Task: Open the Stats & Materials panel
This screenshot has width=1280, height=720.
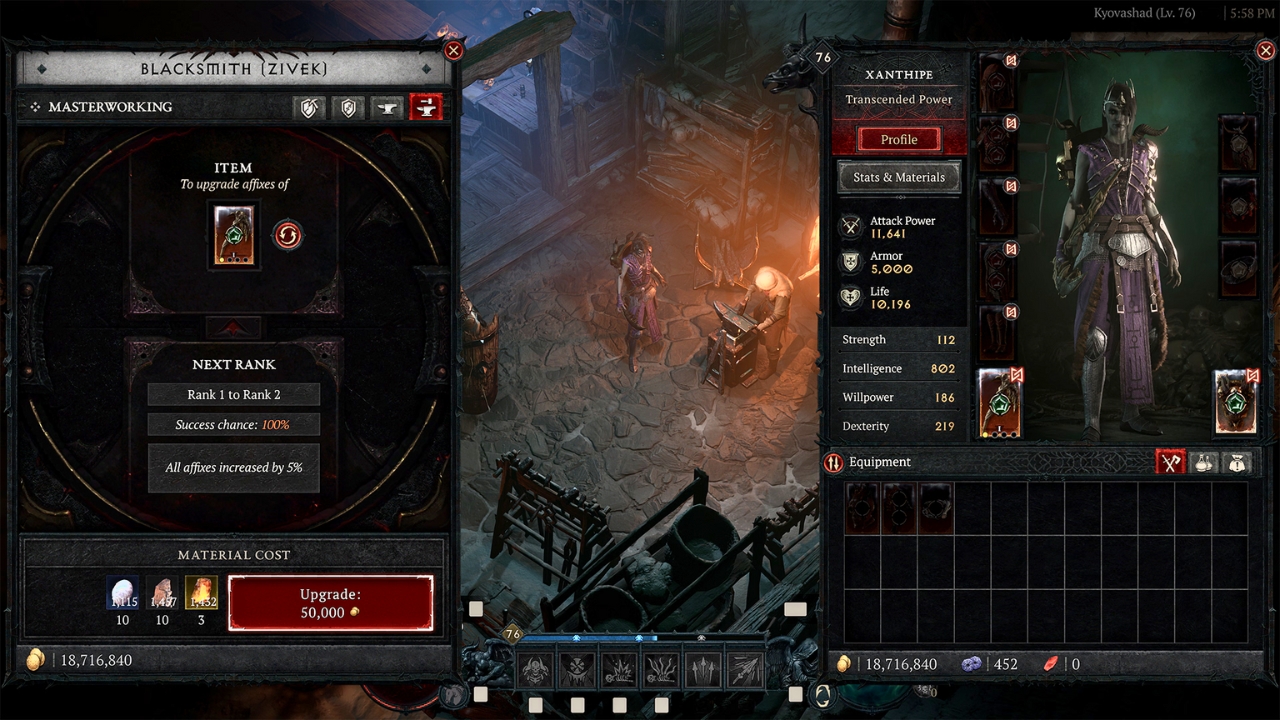Action: click(x=898, y=177)
